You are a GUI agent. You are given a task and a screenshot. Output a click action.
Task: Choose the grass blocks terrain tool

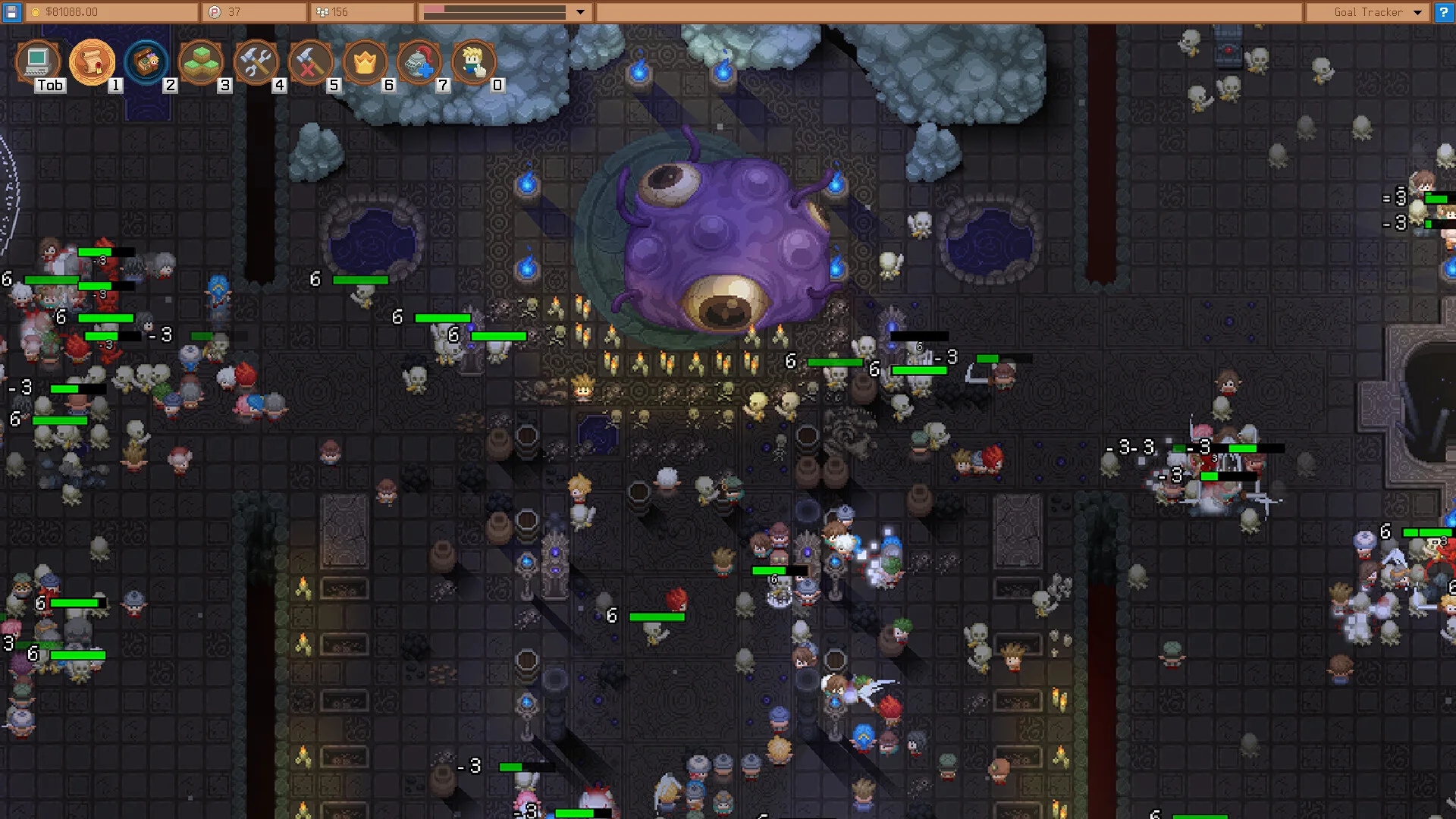pos(201,61)
